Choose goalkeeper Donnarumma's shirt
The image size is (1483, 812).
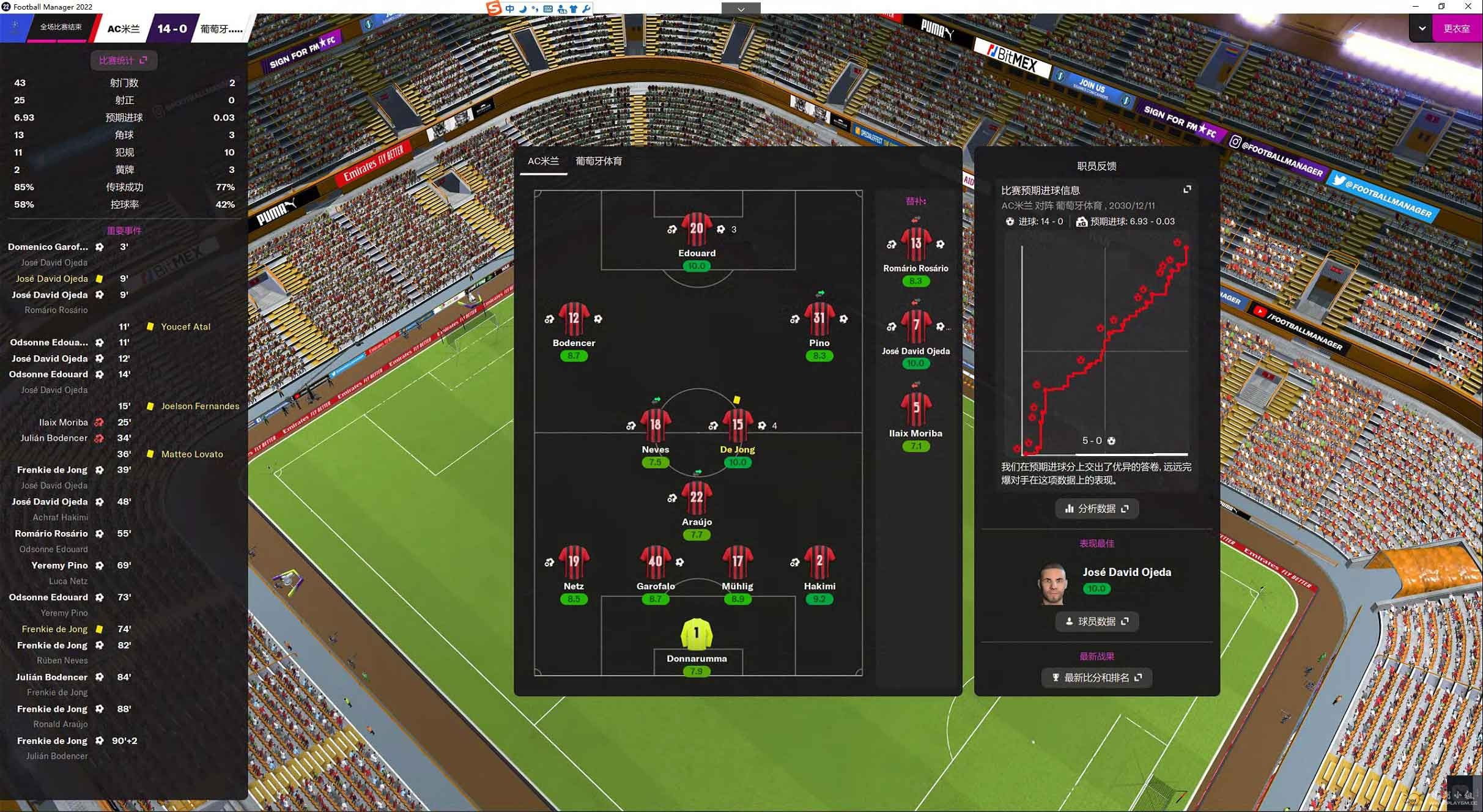click(696, 635)
